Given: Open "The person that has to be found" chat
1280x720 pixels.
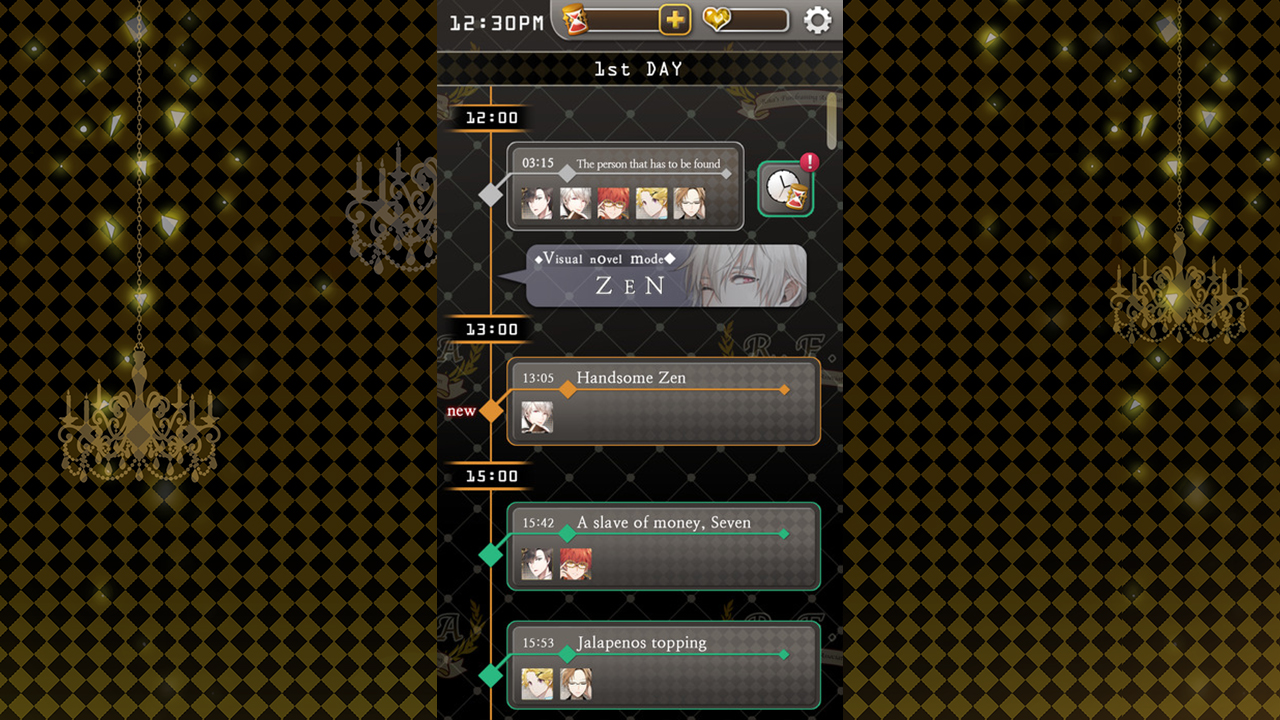Looking at the screenshot, I should pyautogui.click(x=625, y=186).
